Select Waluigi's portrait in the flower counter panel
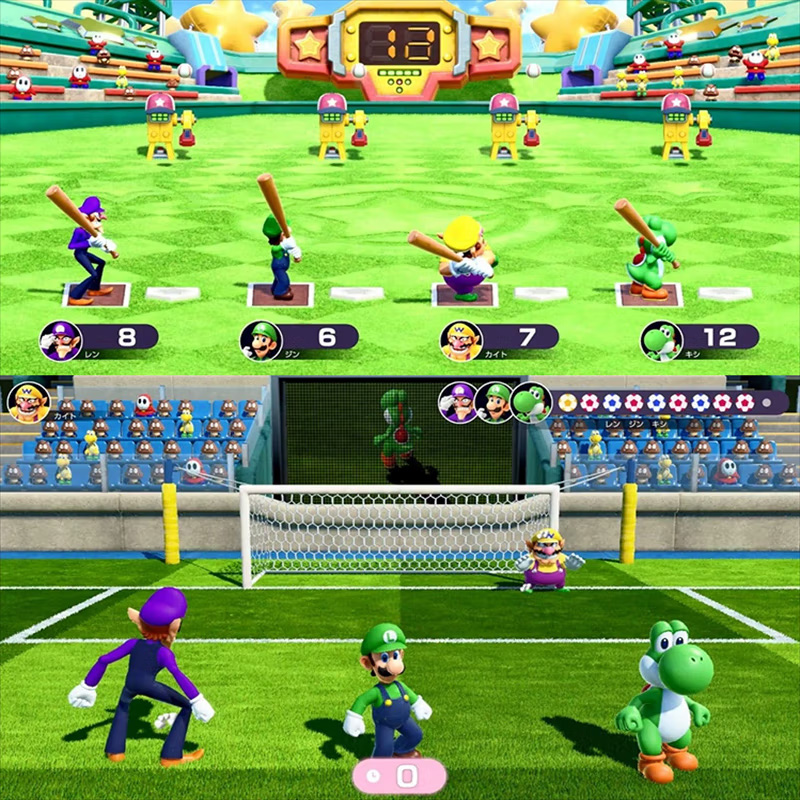 point(459,402)
